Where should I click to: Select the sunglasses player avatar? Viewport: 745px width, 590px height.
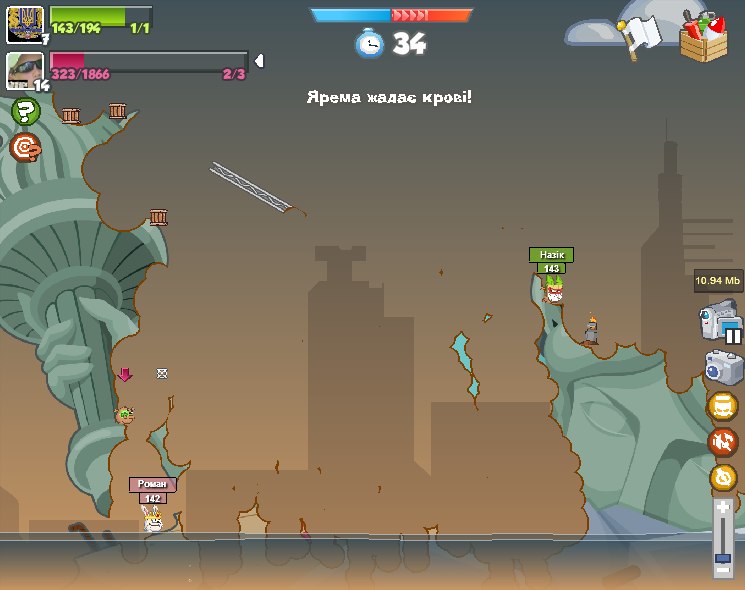[24, 70]
